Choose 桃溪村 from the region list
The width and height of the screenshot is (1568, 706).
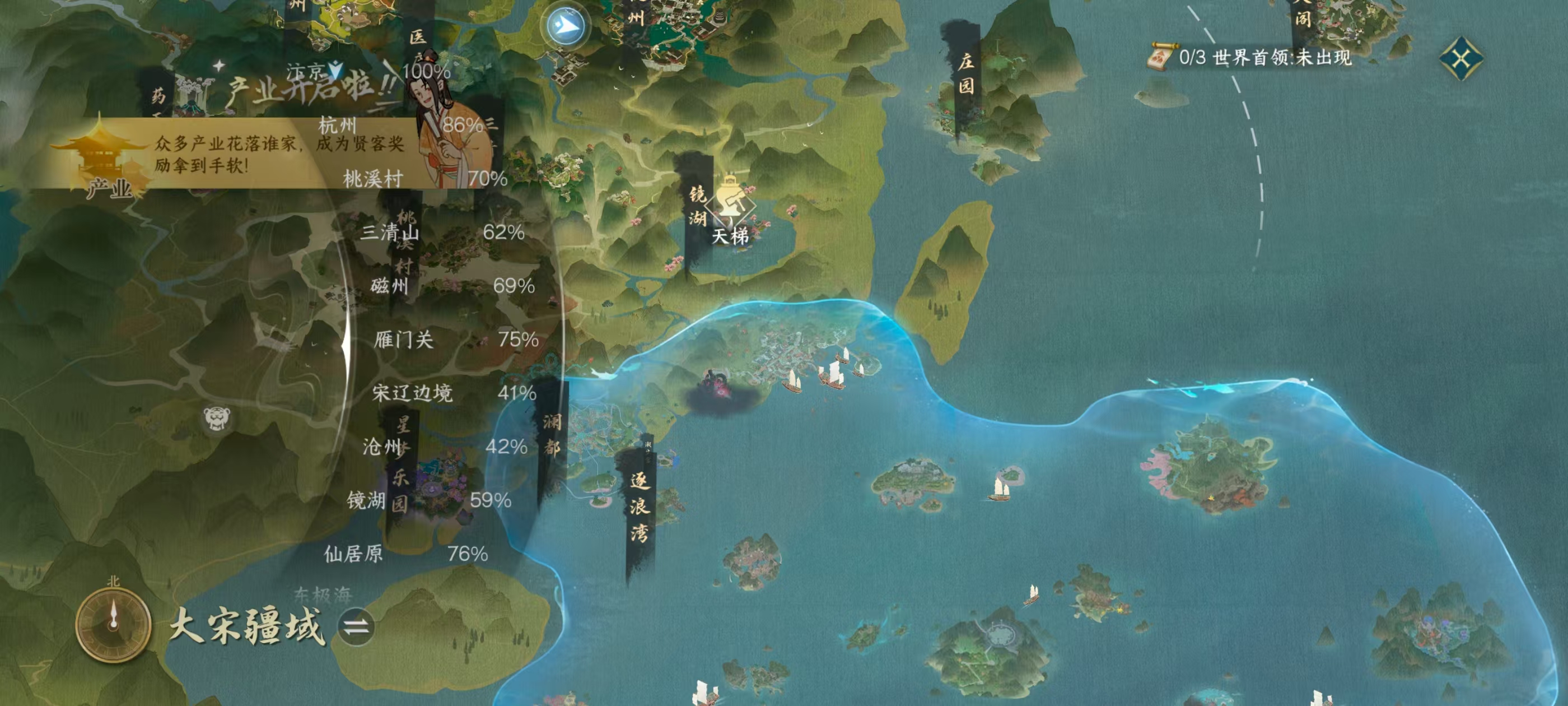pyautogui.click(x=373, y=179)
